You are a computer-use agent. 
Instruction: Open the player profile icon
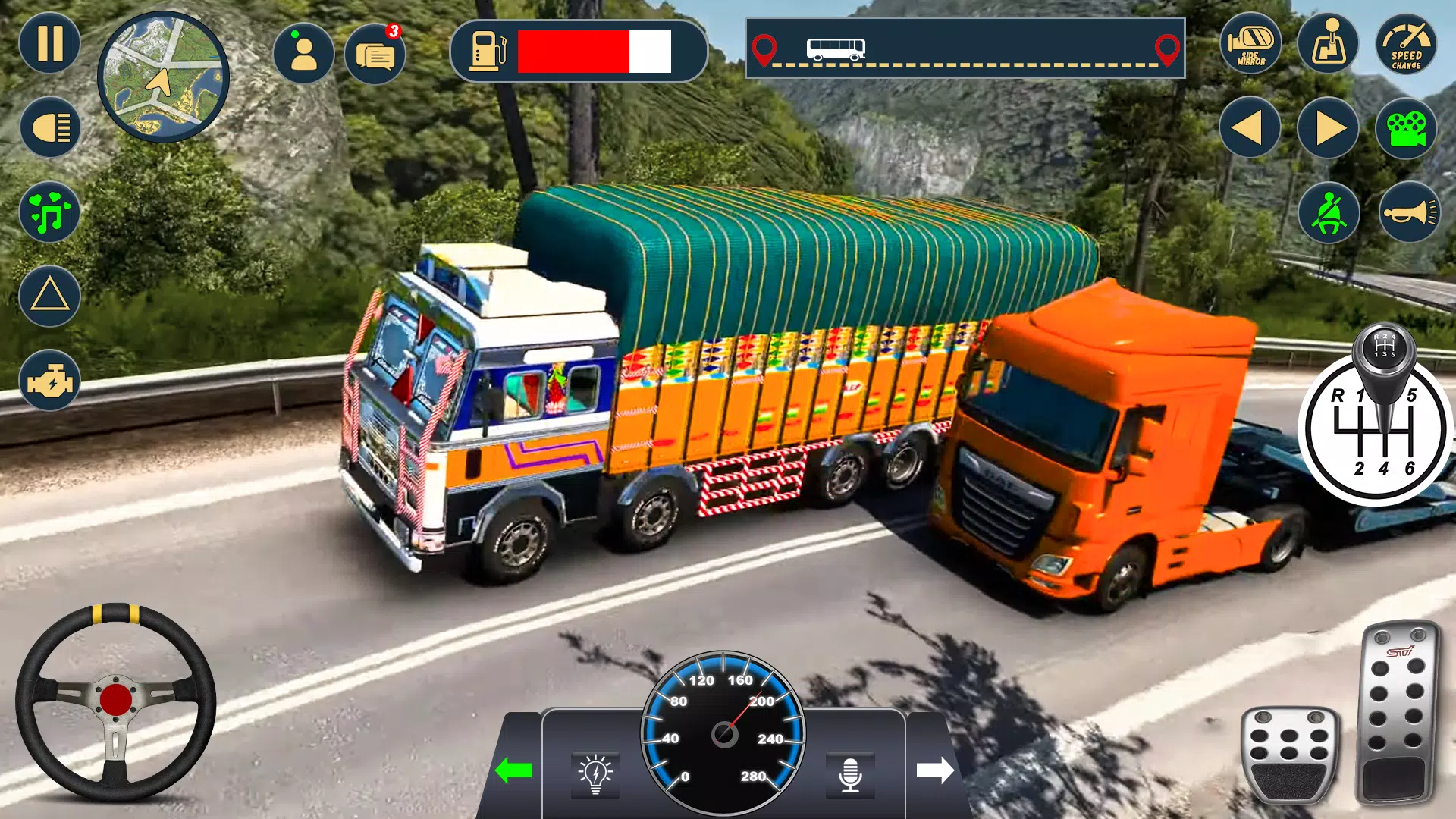point(303,54)
